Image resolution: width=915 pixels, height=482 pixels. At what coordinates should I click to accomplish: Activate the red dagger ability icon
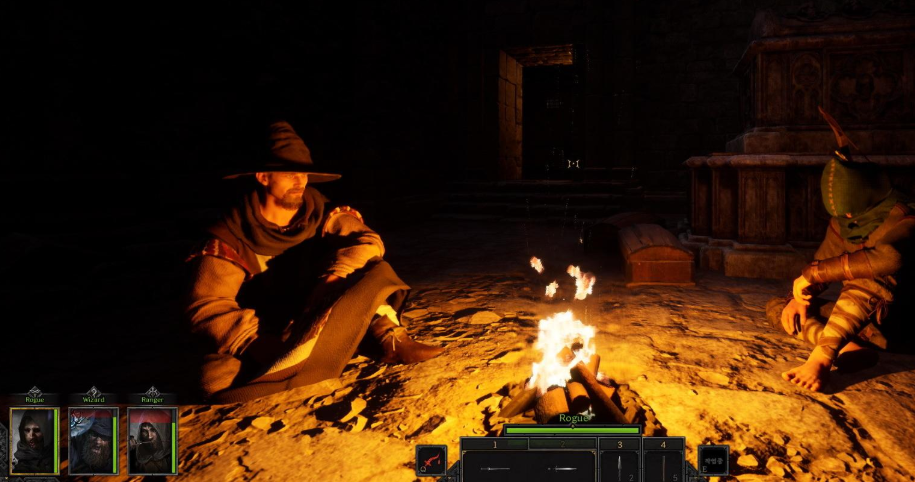click(x=431, y=460)
